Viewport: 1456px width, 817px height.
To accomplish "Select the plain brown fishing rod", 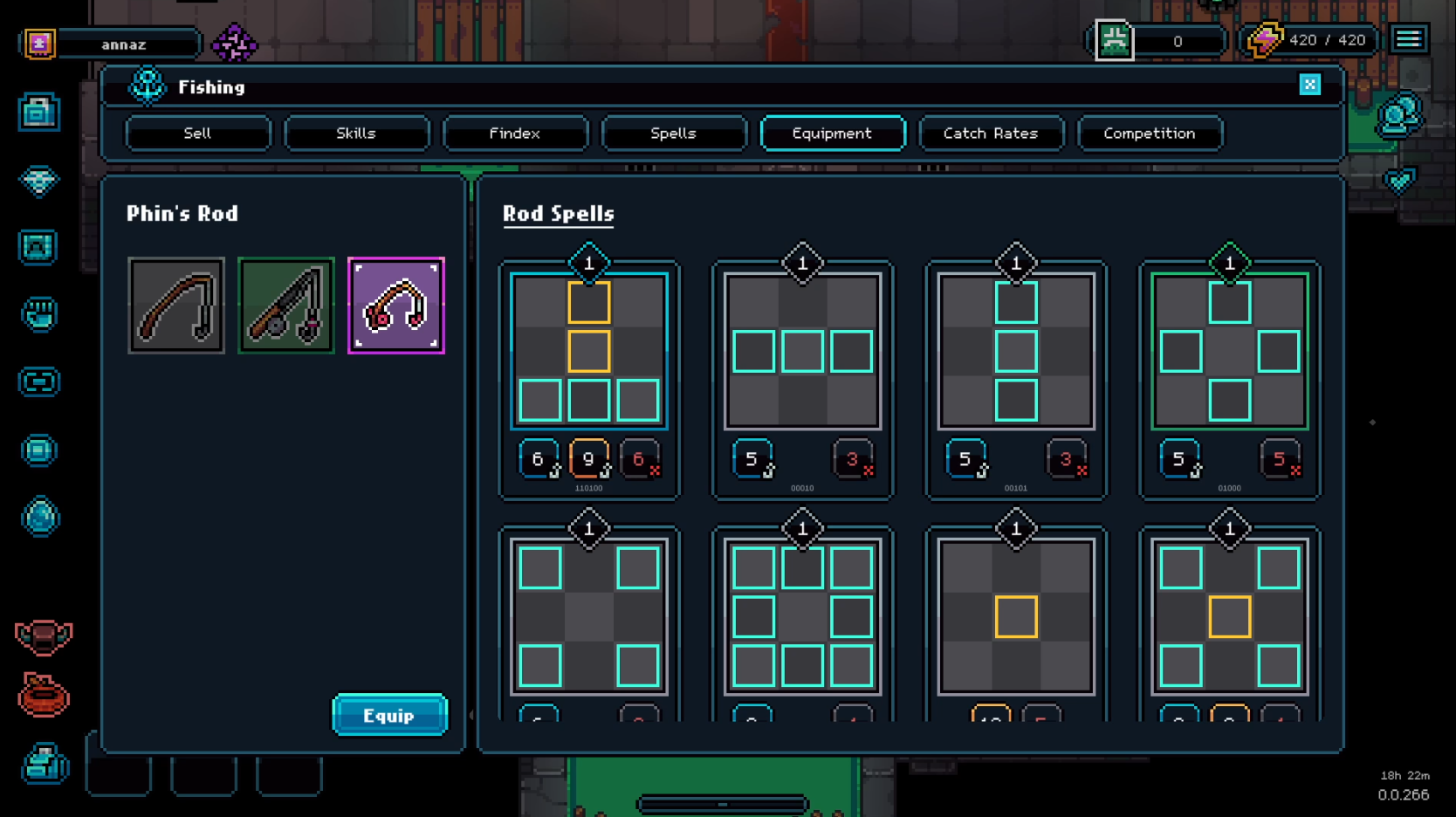I will (x=176, y=306).
